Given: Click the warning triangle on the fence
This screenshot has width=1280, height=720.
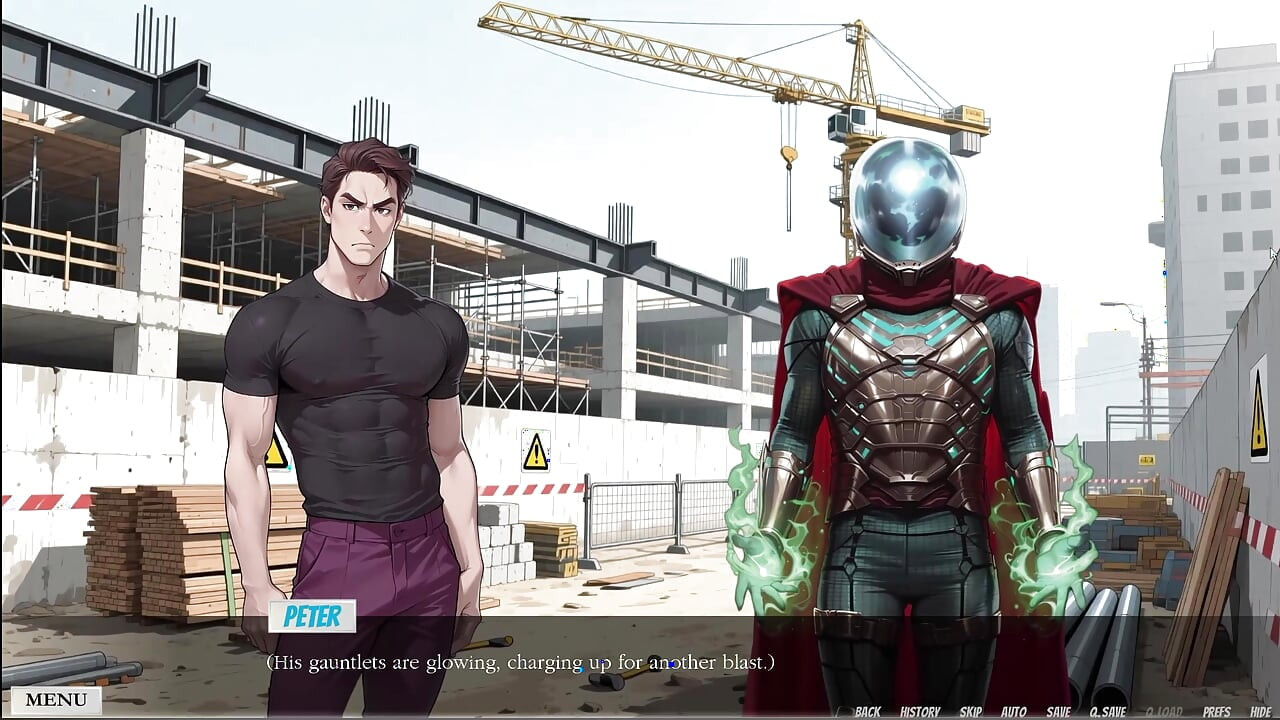Looking at the screenshot, I should (x=535, y=452).
